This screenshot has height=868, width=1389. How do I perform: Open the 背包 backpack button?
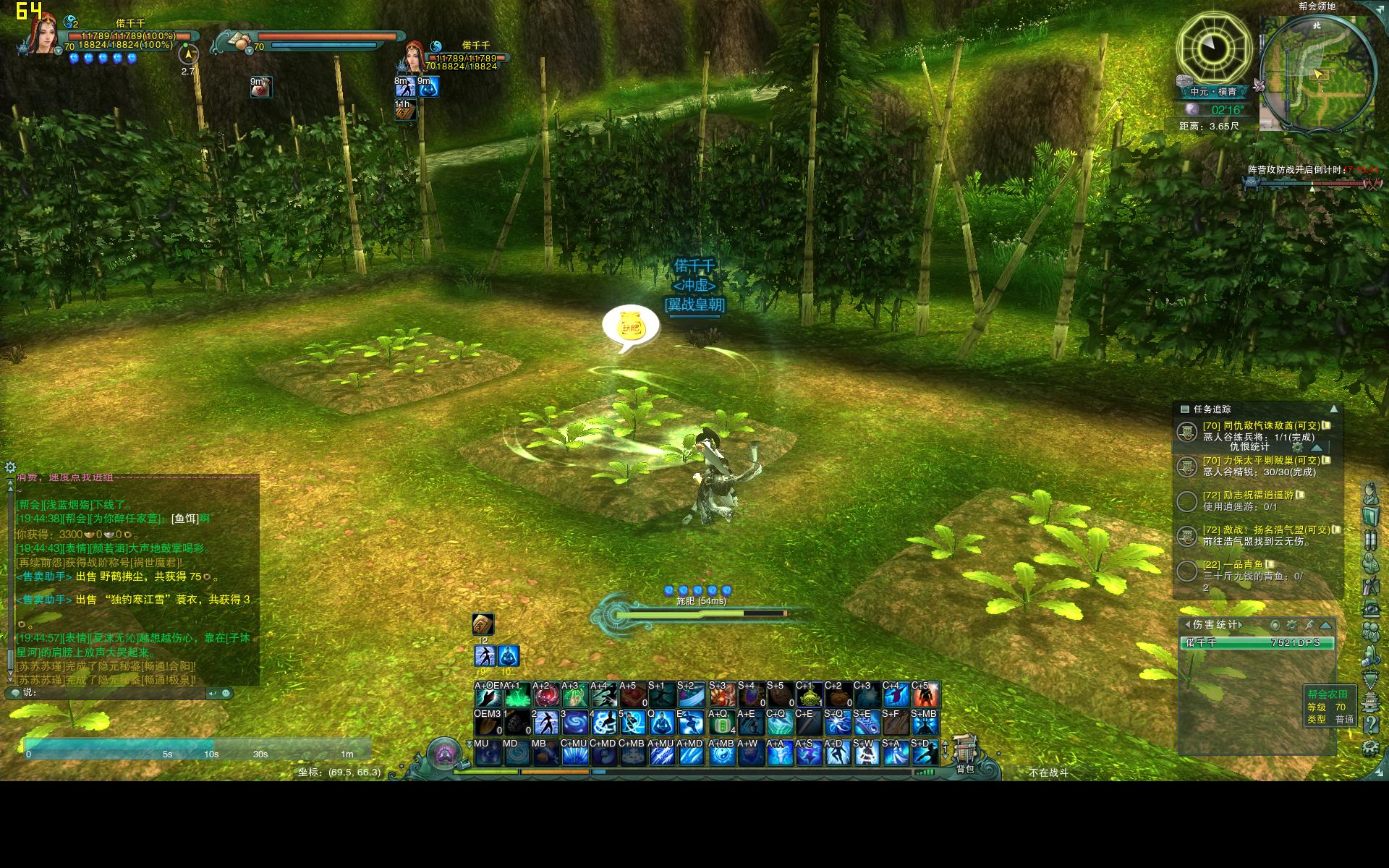tap(965, 752)
